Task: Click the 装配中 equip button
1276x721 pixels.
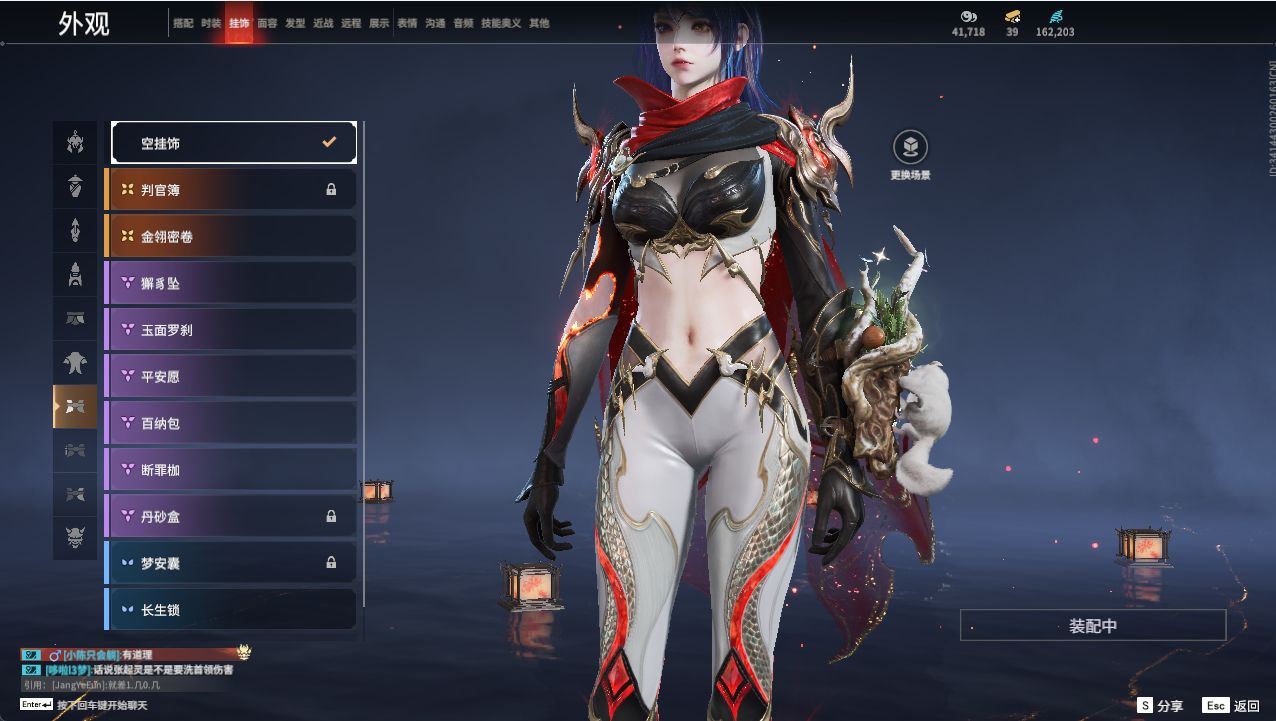Action: click(x=1093, y=626)
